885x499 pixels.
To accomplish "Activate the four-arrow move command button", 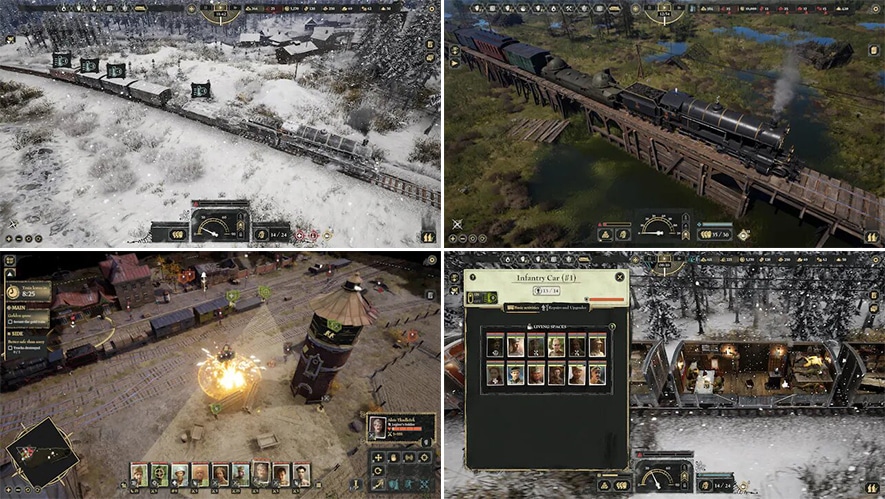I will click(377, 458).
